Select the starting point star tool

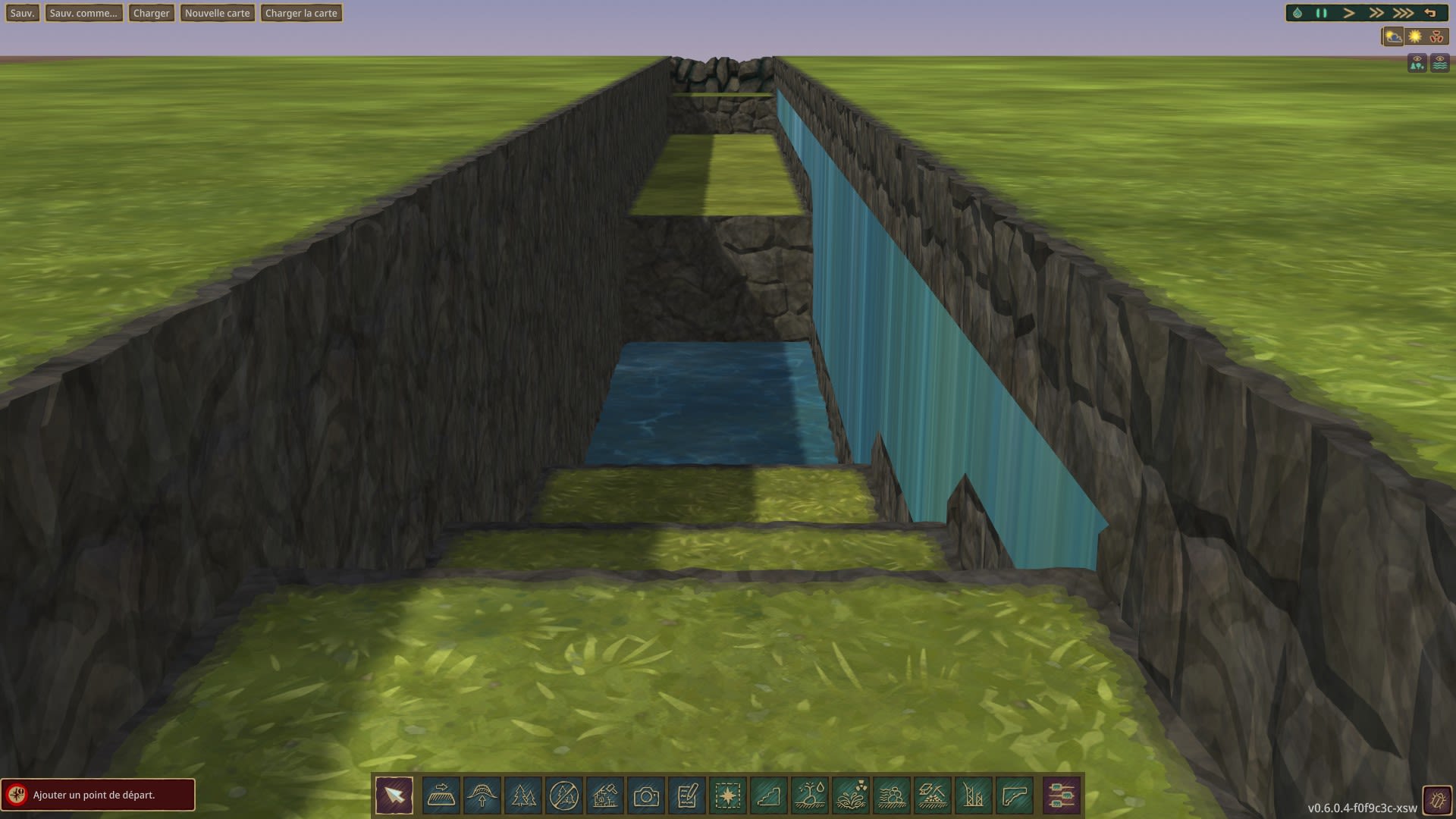coord(728,795)
